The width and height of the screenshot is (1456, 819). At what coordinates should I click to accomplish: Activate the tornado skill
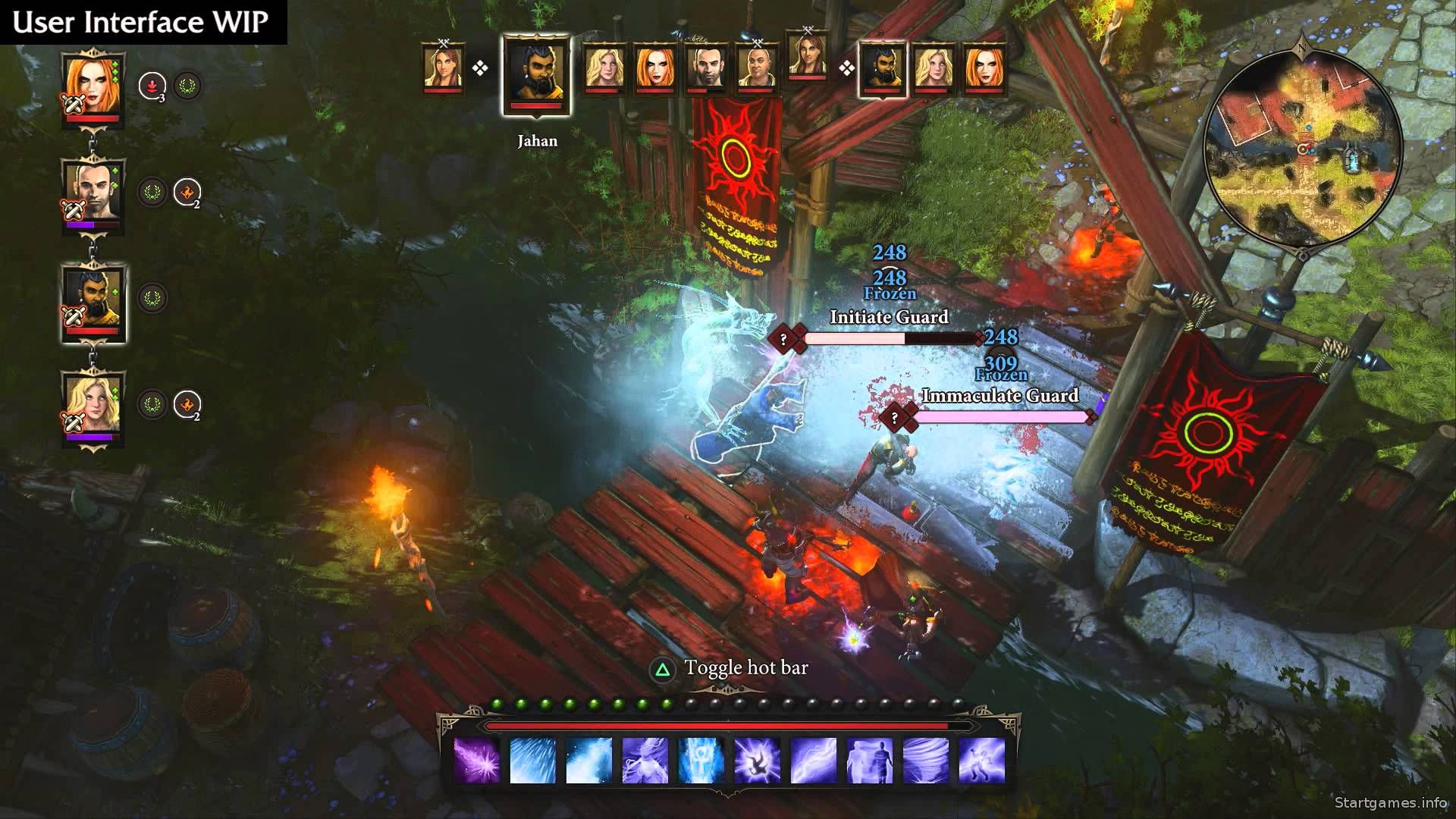click(926, 759)
